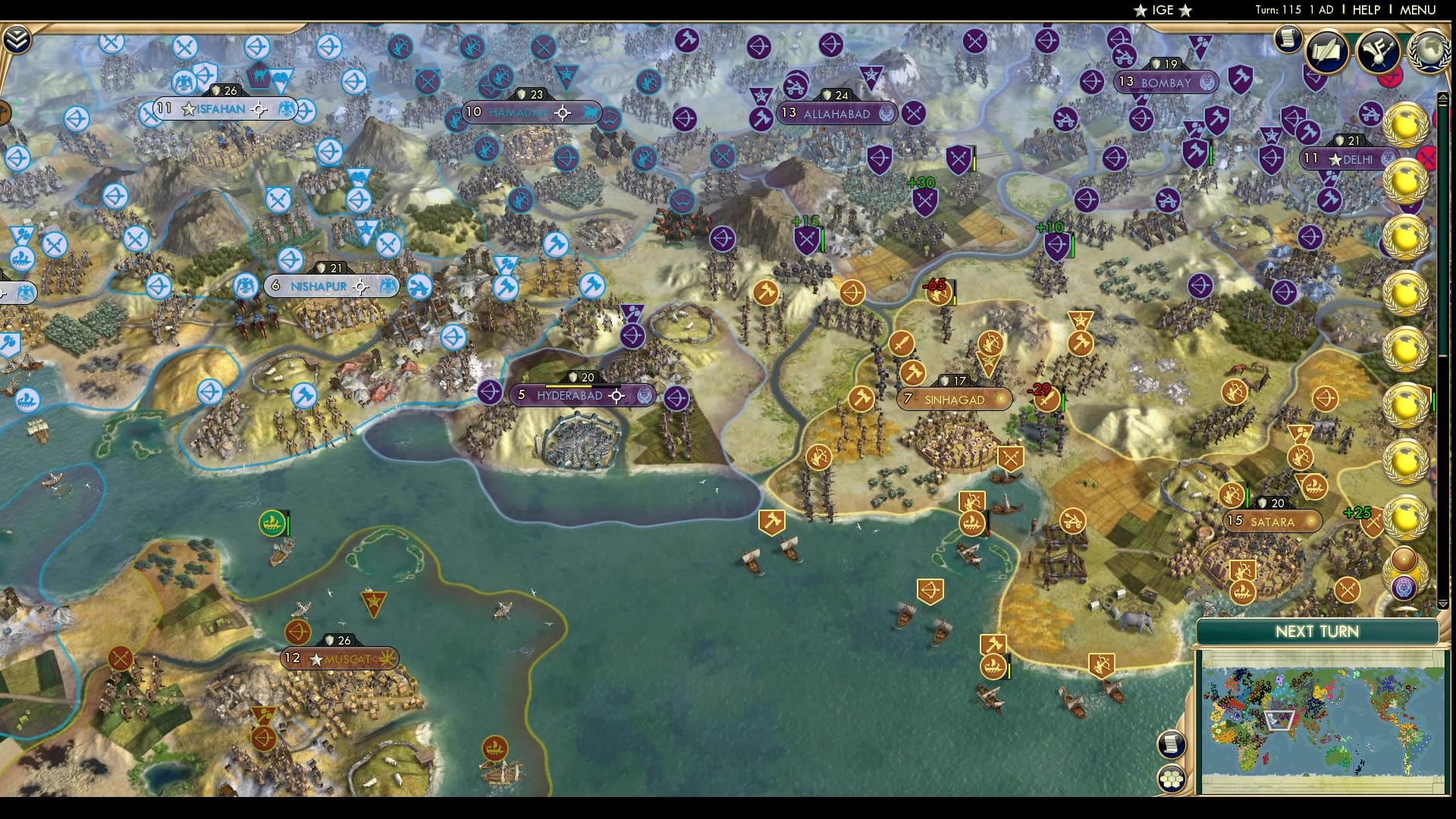Open the IGE in-game editor

1163,10
